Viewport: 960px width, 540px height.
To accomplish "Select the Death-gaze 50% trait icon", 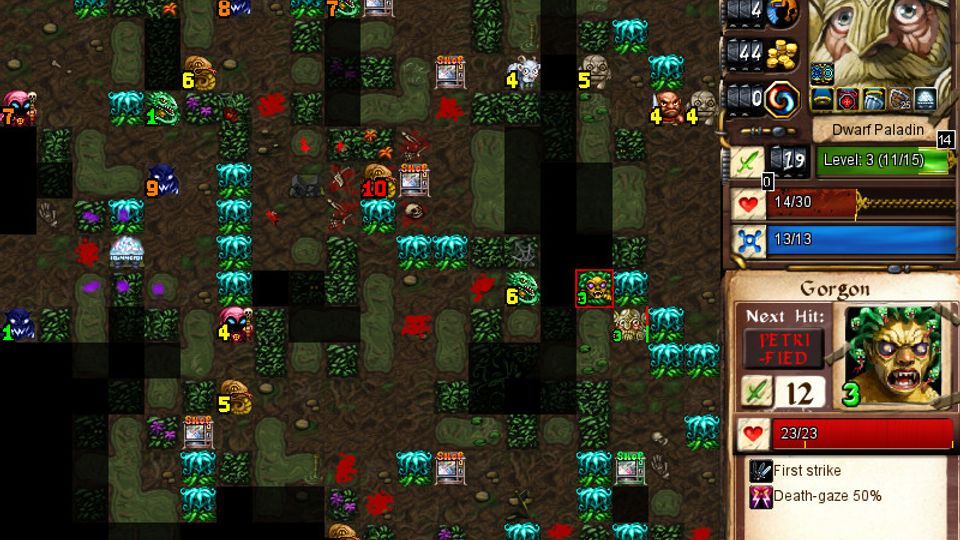I will point(762,495).
